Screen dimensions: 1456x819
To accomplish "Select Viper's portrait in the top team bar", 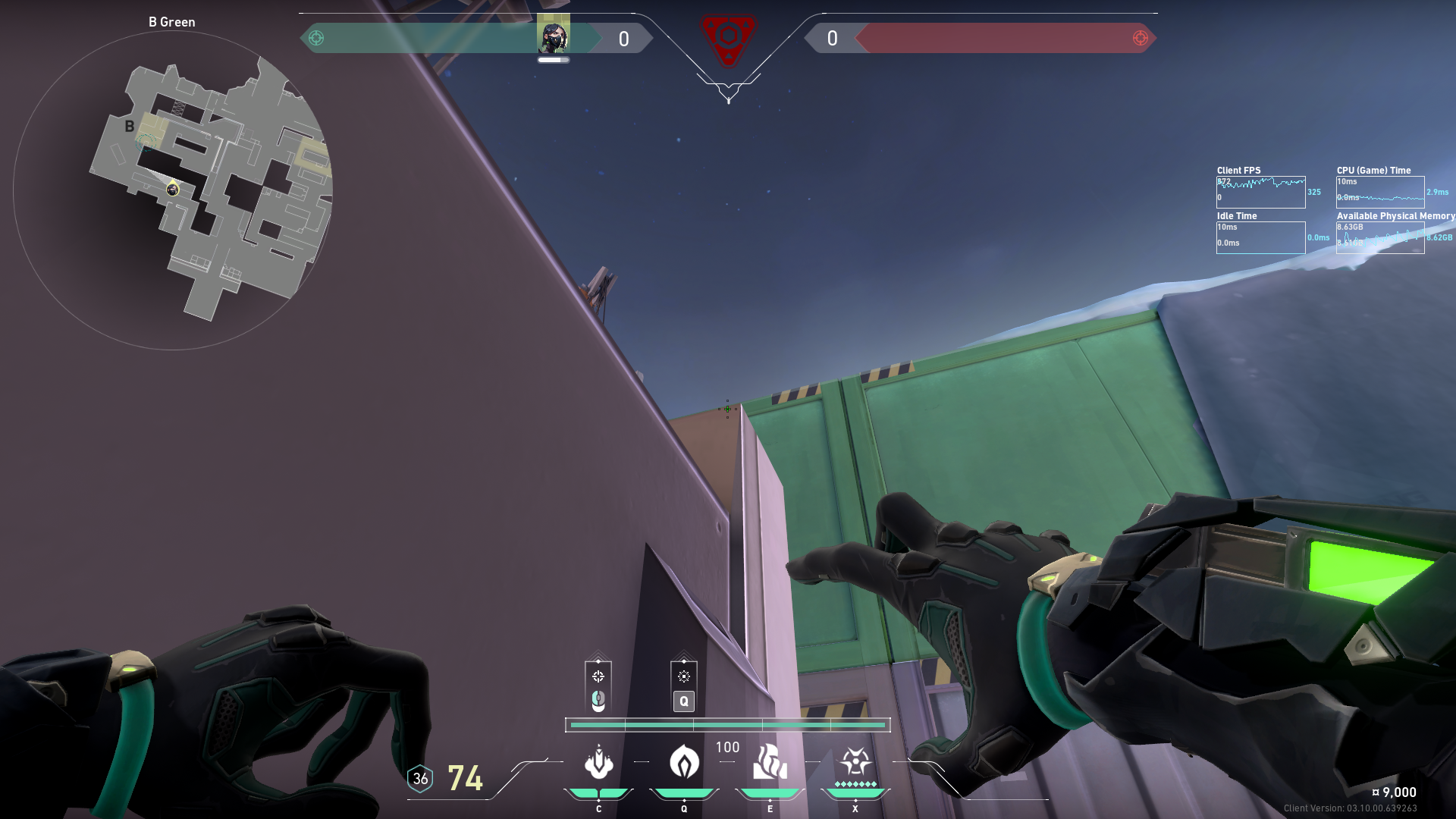I will click(553, 37).
